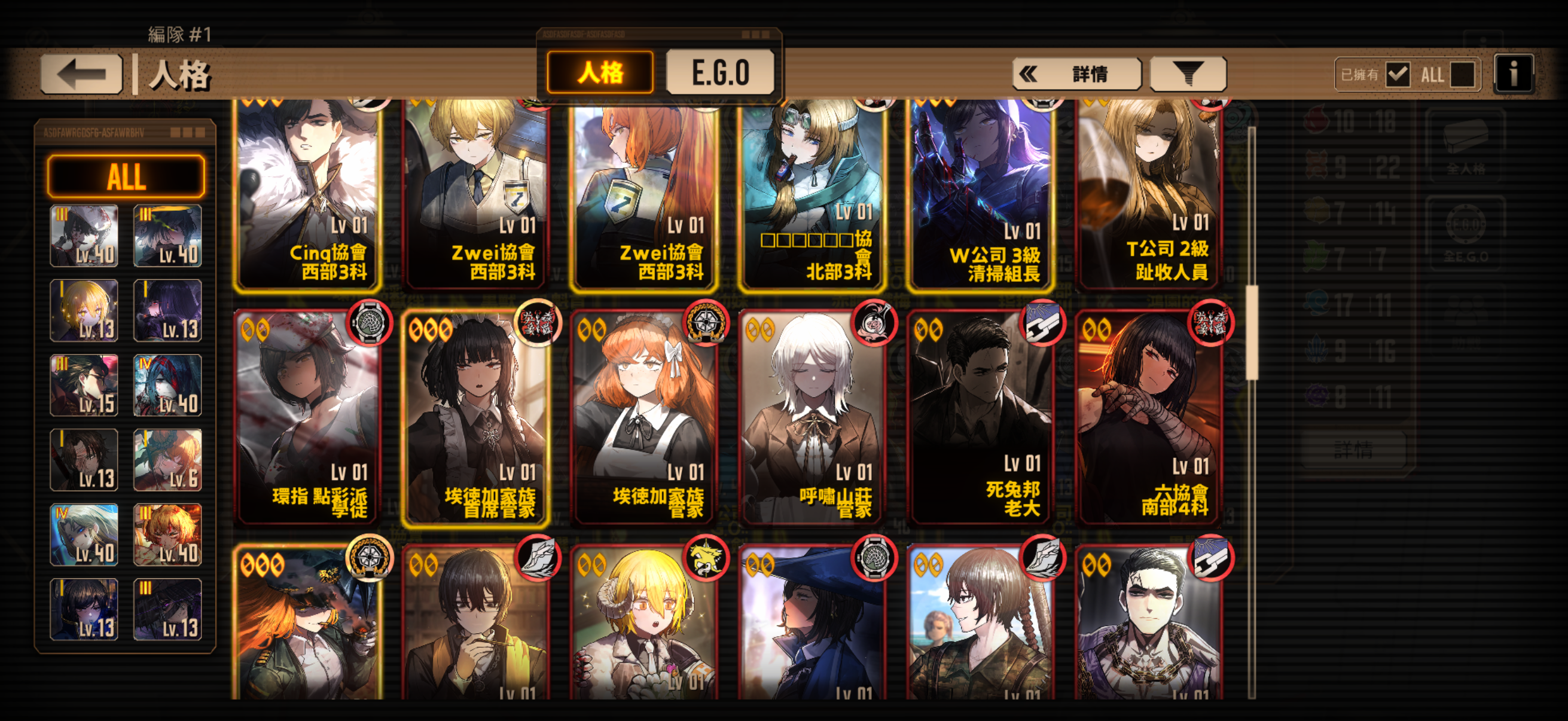Collapse the panel using the « 詳情 chevron control
The width and height of the screenshot is (1568, 721).
pyautogui.click(x=1076, y=73)
